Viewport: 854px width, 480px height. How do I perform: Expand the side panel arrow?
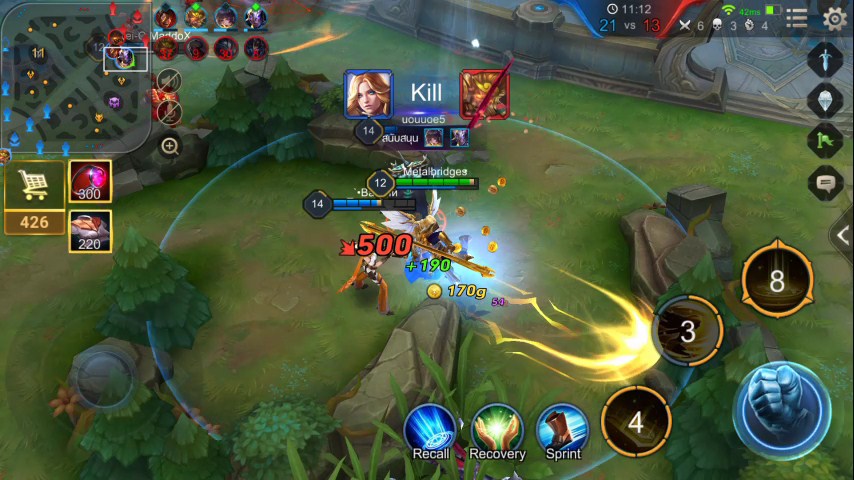click(843, 236)
